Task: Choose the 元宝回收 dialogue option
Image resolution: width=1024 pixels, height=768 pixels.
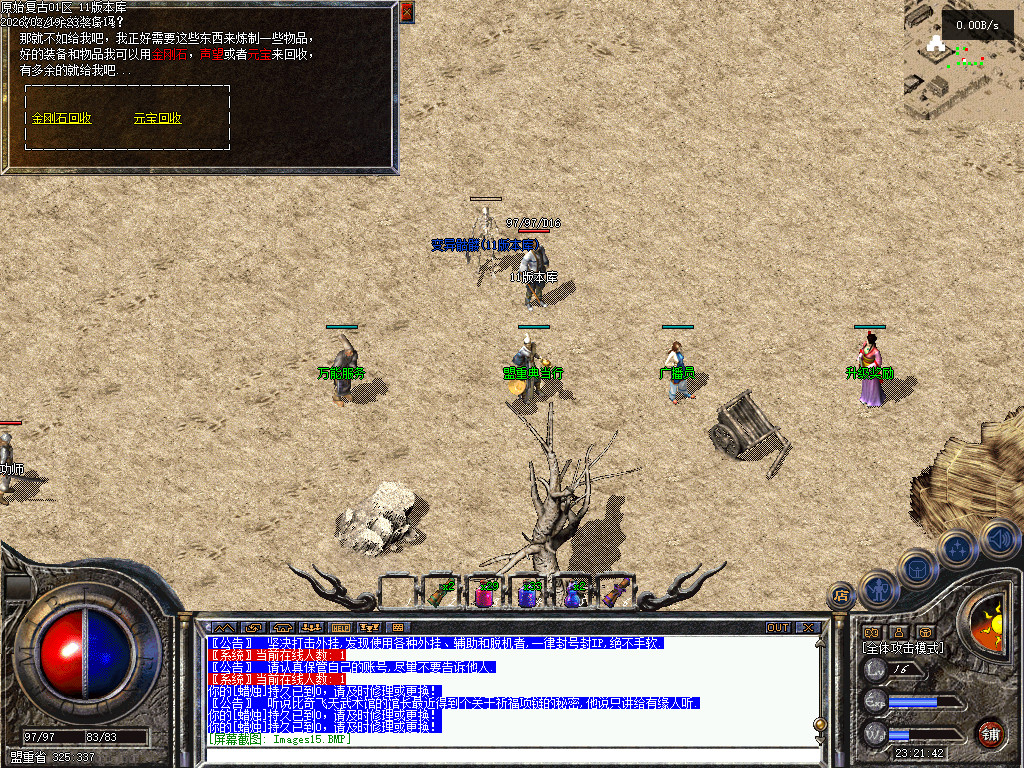Action: coord(157,118)
